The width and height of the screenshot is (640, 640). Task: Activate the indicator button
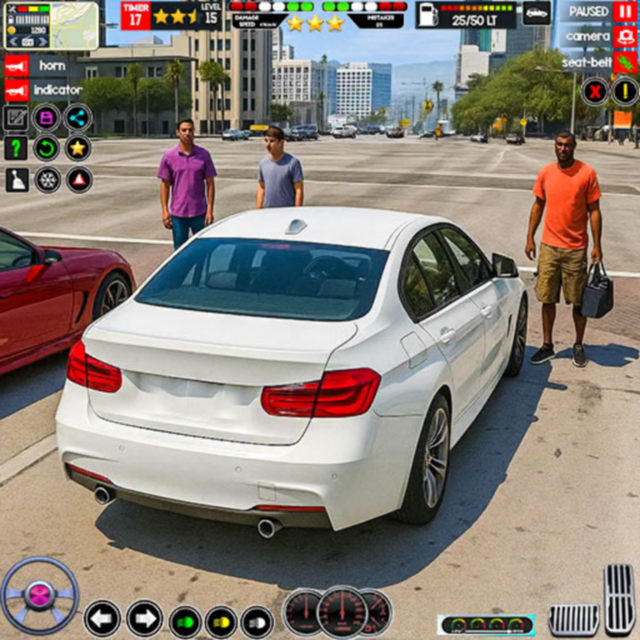16,90
